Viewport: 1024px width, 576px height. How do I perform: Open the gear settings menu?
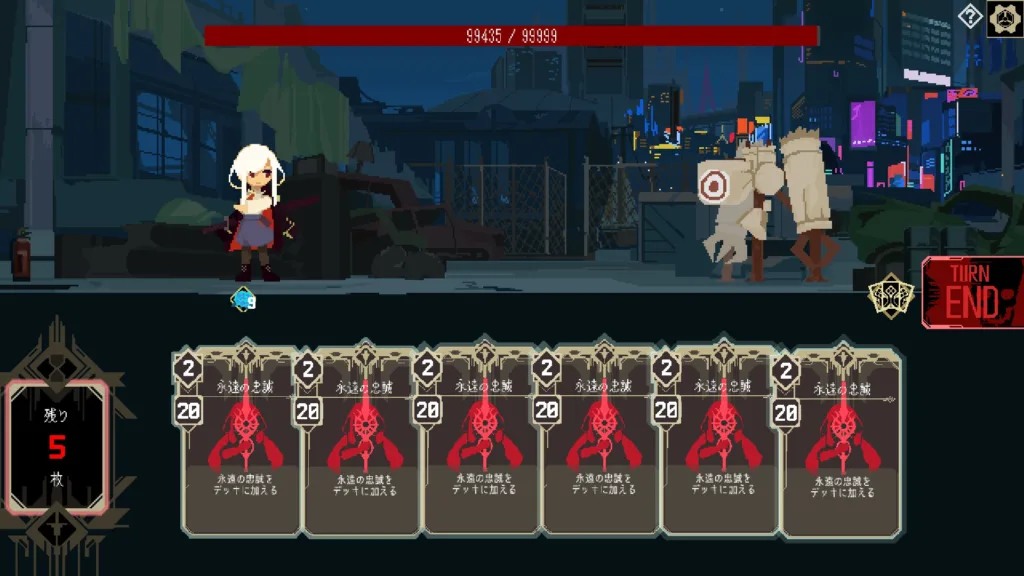coord(1004,19)
